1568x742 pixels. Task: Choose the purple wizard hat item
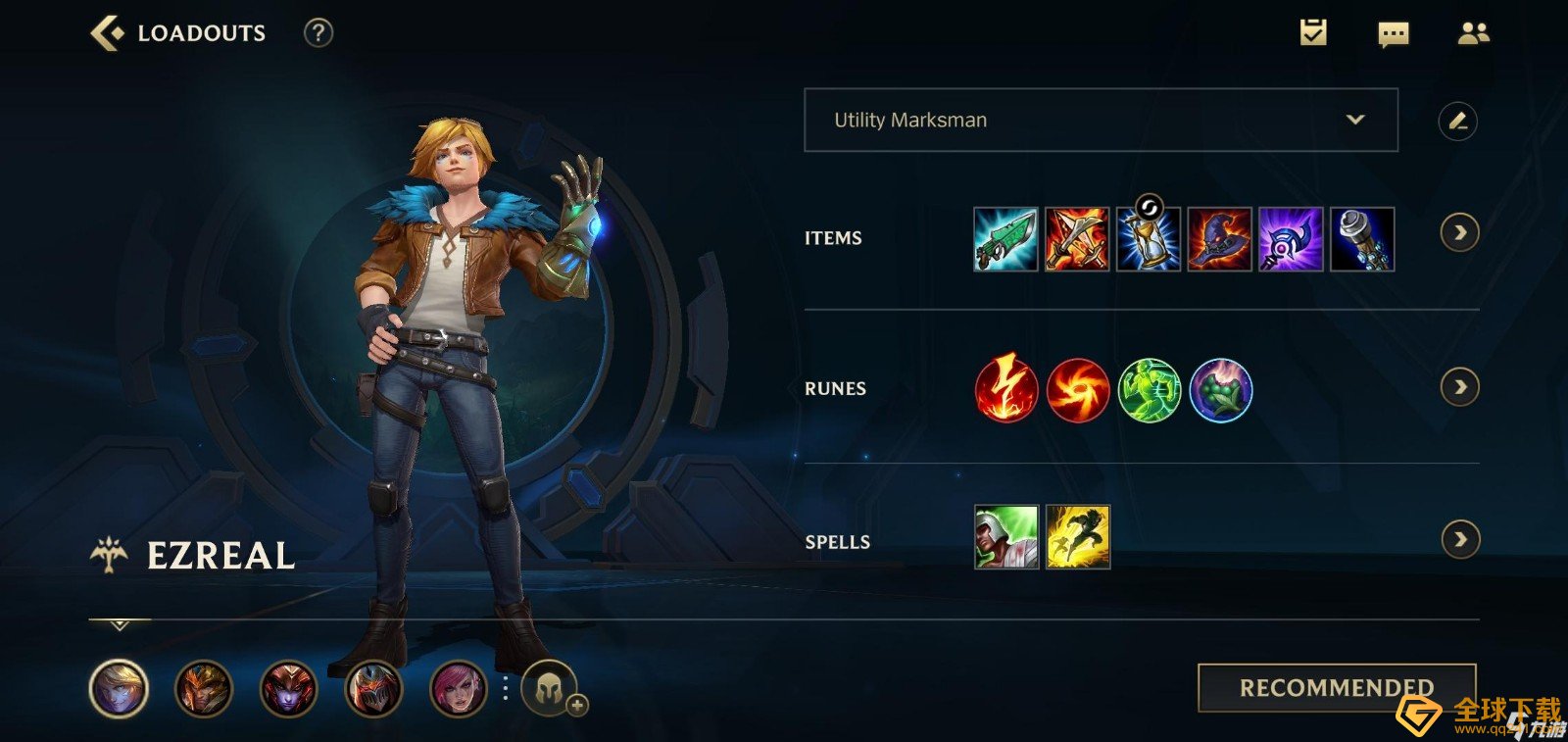coord(1219,239)
